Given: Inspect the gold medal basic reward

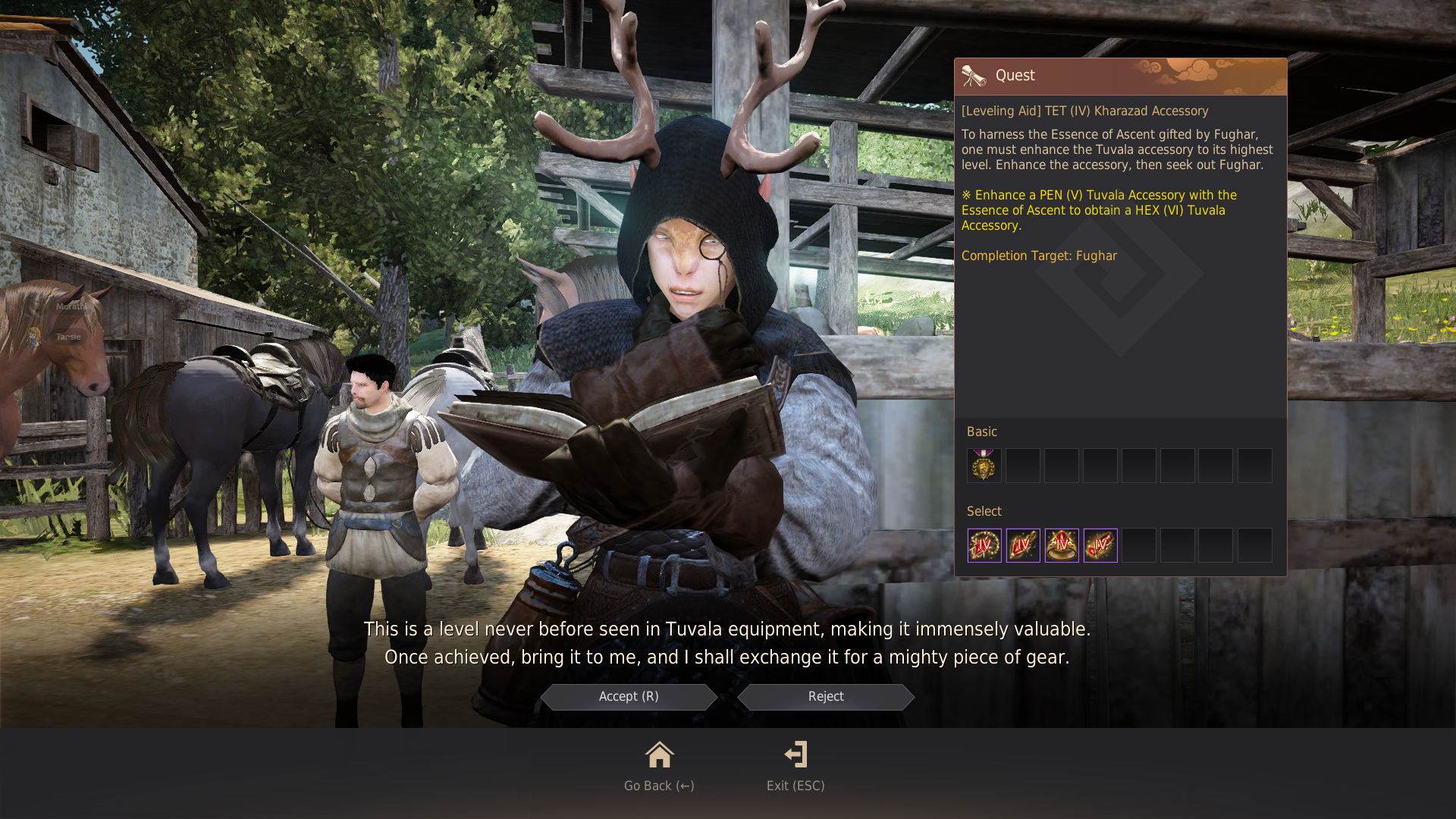Looking at the screenshot, I should click(x=984, y=466).
